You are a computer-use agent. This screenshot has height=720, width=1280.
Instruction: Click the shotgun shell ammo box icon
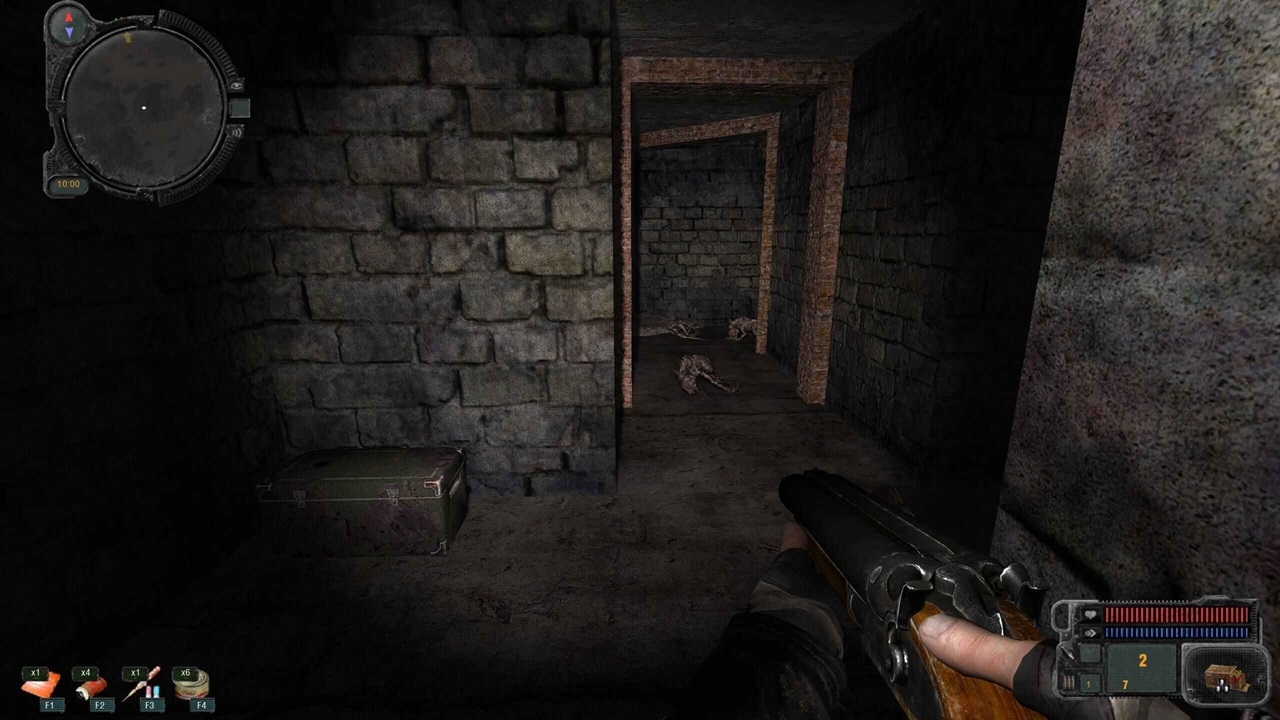[x=1225, y=677]
